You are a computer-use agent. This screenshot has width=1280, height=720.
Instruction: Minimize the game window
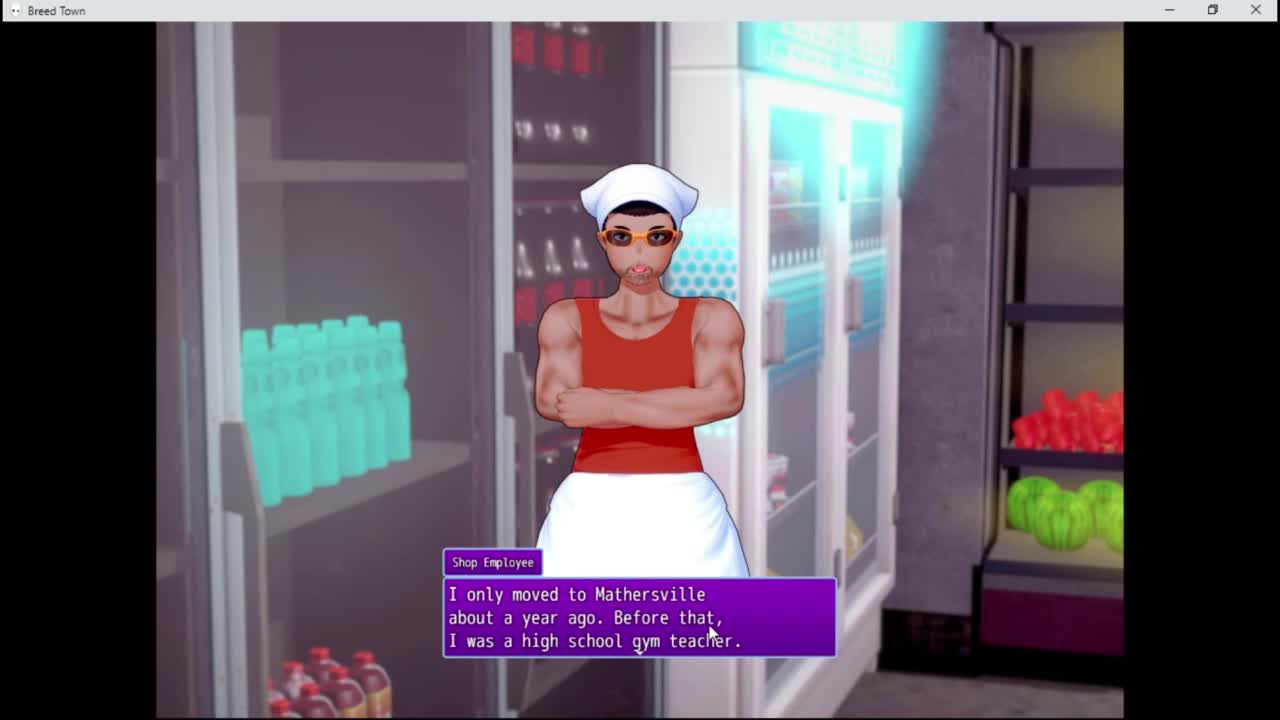coord(1169,10)
